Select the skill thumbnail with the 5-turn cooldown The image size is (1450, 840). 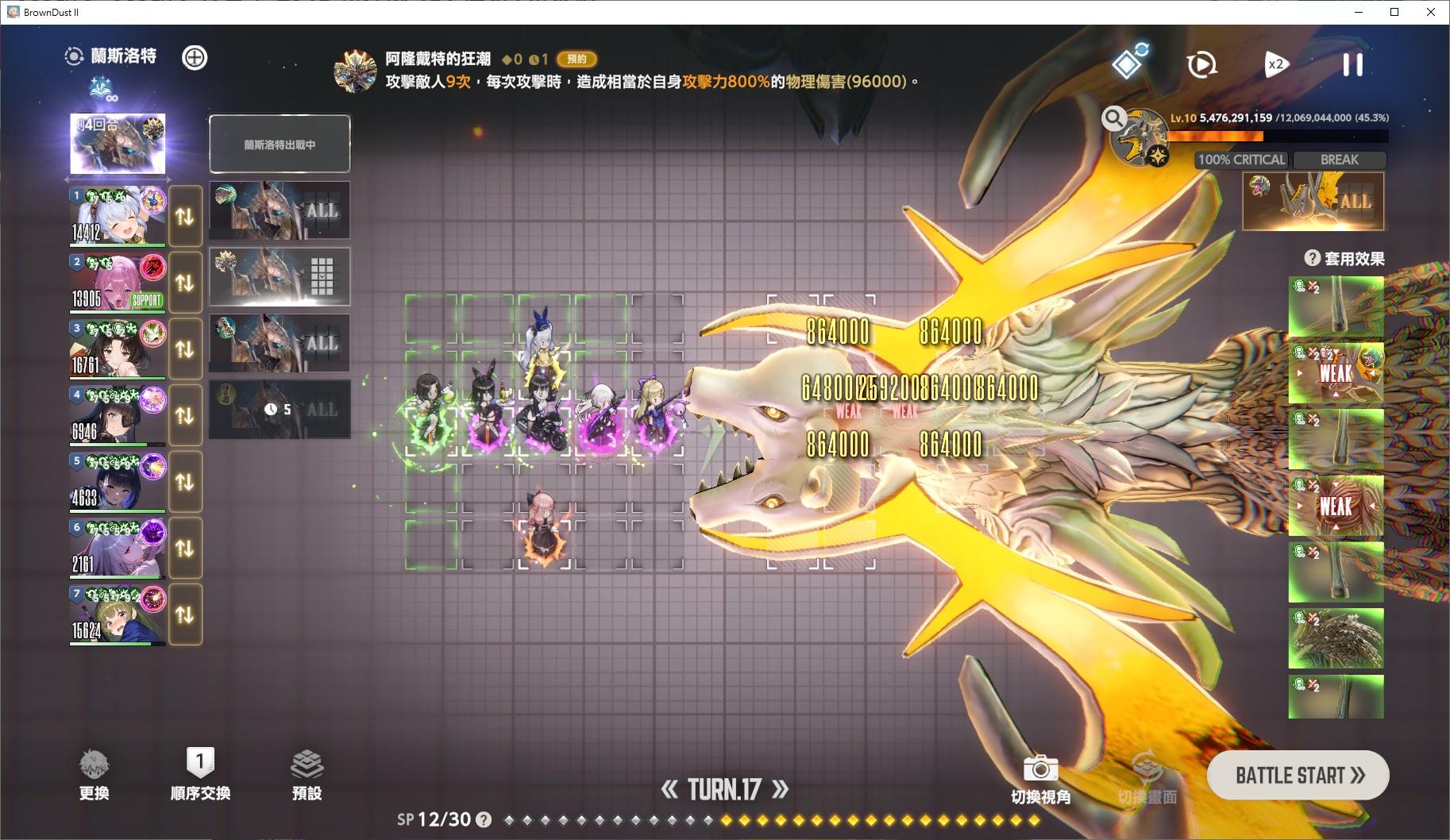(280, 410)
